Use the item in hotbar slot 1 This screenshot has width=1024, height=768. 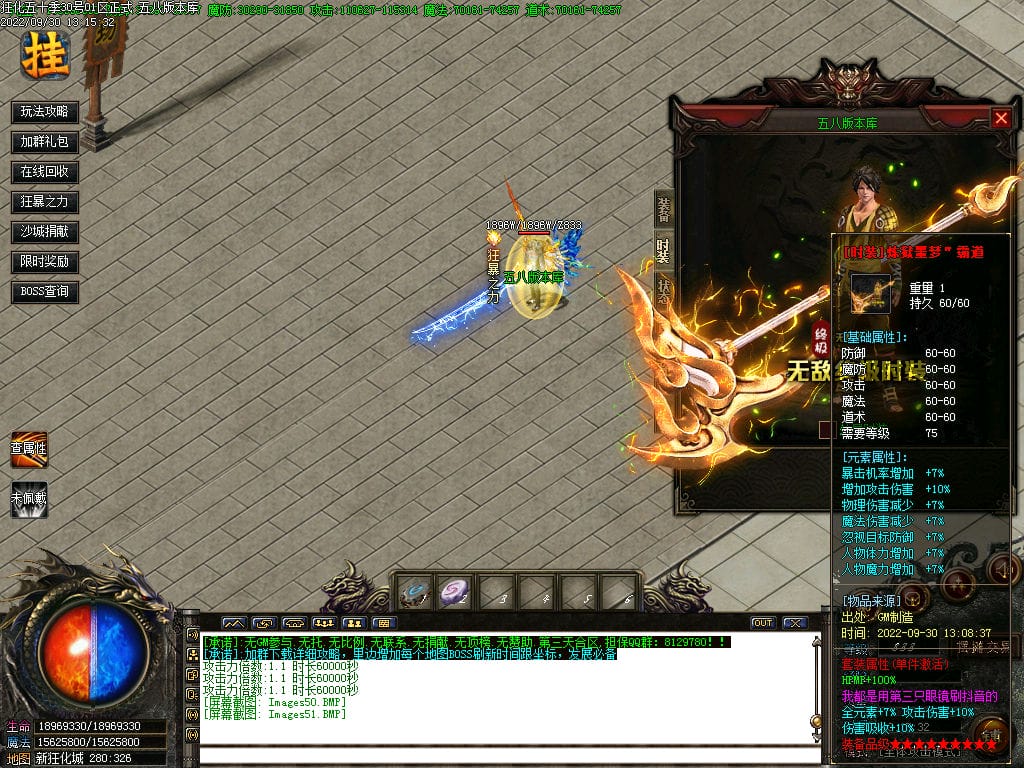point(413,593)
